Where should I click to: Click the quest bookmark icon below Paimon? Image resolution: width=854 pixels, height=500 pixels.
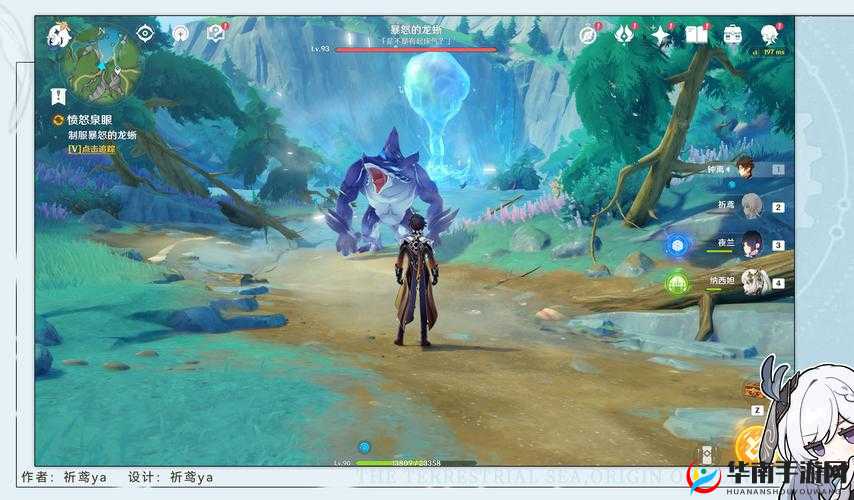(x=58, y=96)
